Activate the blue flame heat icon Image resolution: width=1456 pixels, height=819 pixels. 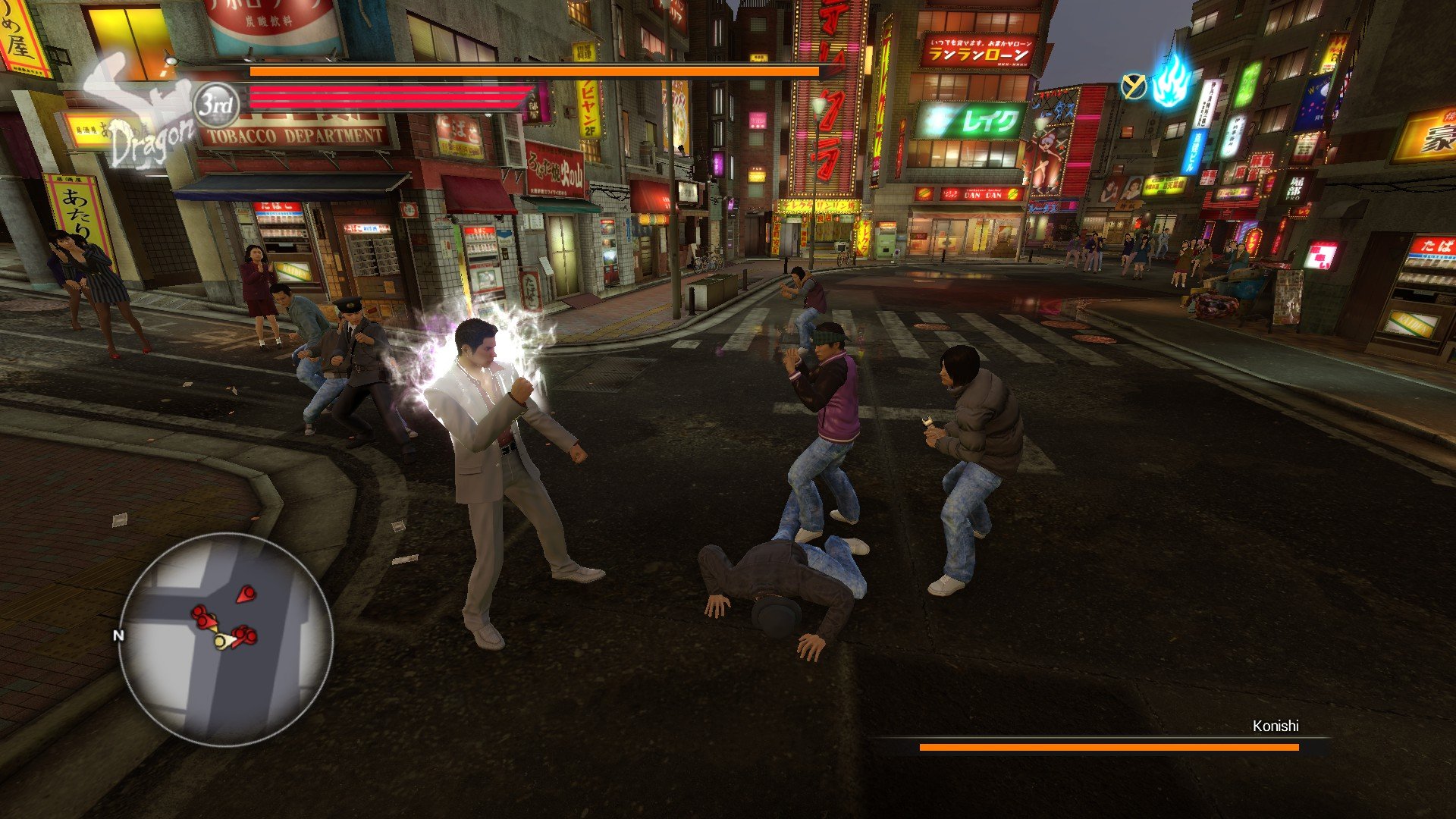click(x=1171, y=82)
